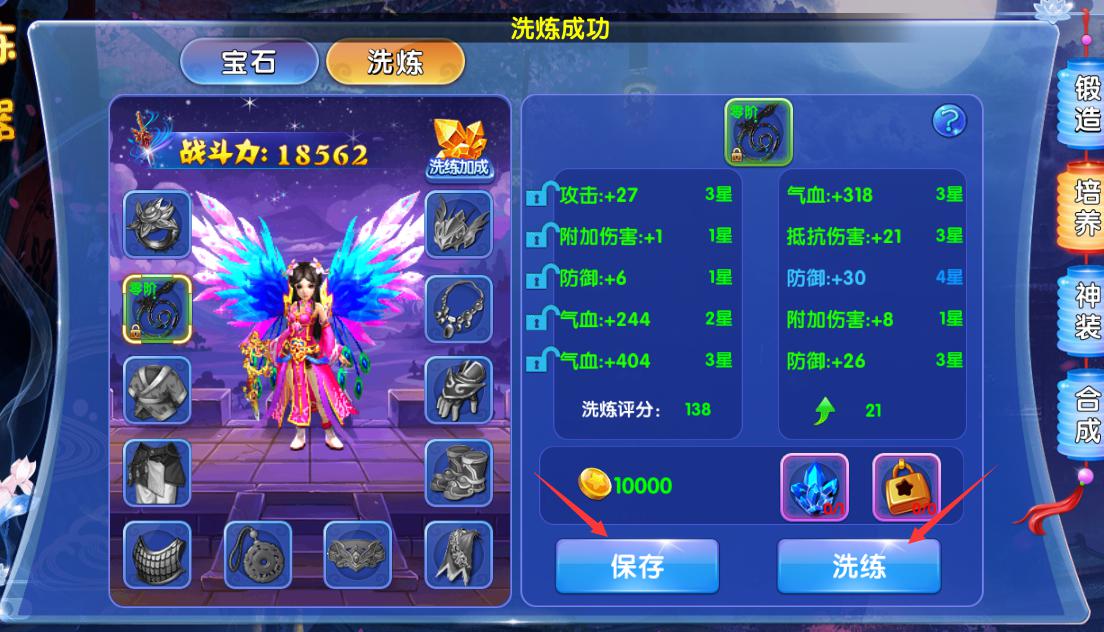
Task: Select the highlighted 零阶 weapon slot
Action: click(157, 310)
